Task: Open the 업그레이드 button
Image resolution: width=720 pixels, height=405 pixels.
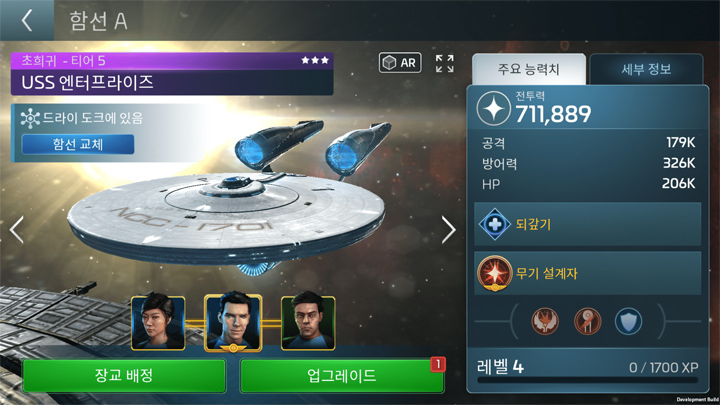Action: pos(342,376)
